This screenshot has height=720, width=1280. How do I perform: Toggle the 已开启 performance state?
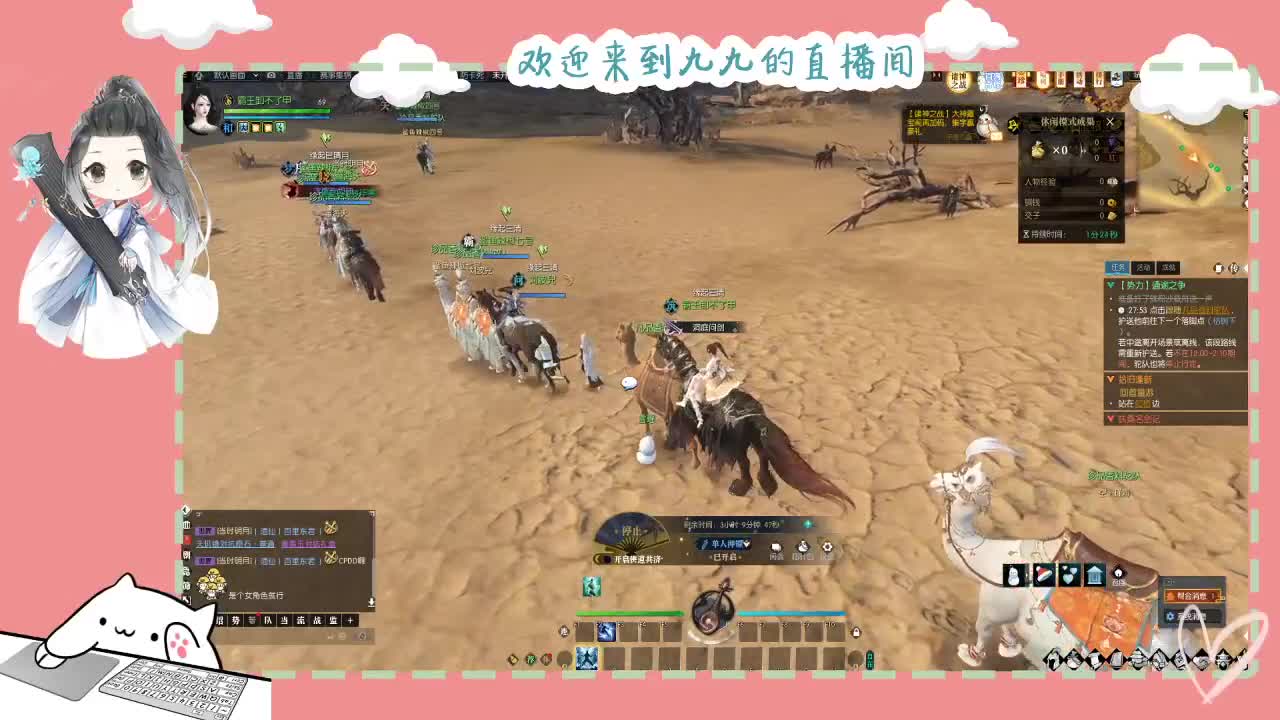[723, 556]
